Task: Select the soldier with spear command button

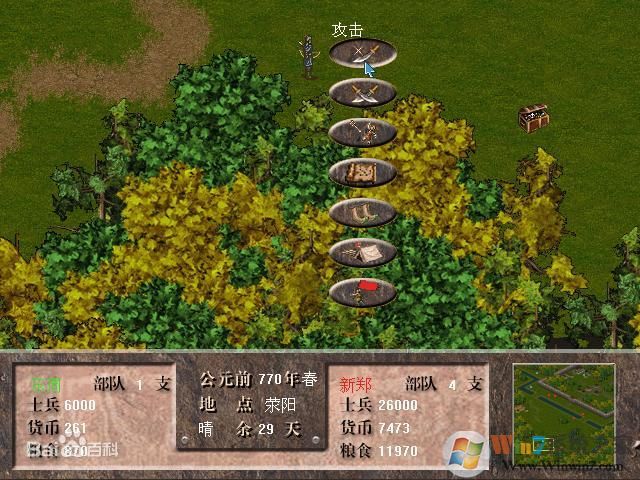Action: [x=362, y=132]
